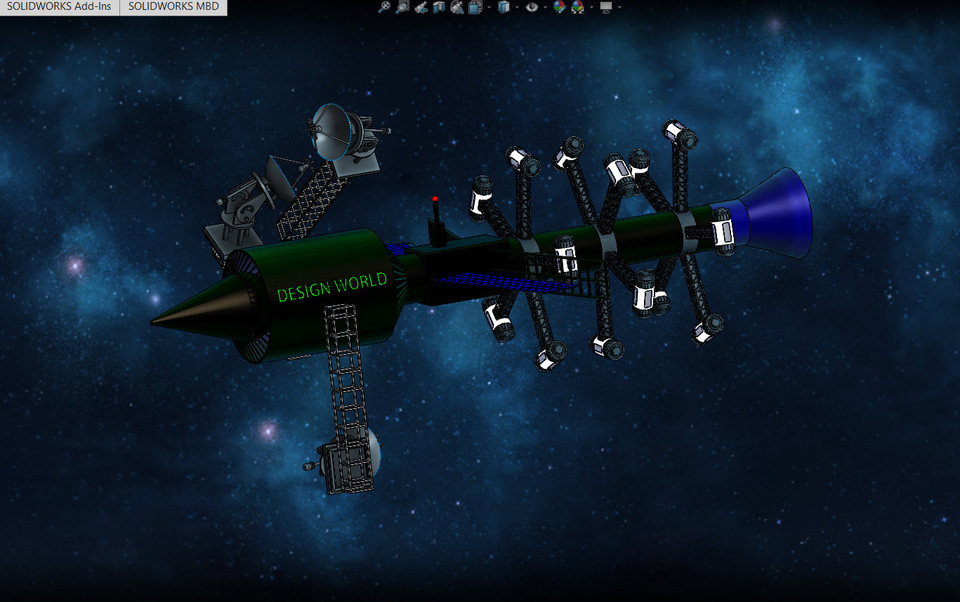Open the Apply Scene menu
Viewport: 960px width, 602px height.
point(578,7)
